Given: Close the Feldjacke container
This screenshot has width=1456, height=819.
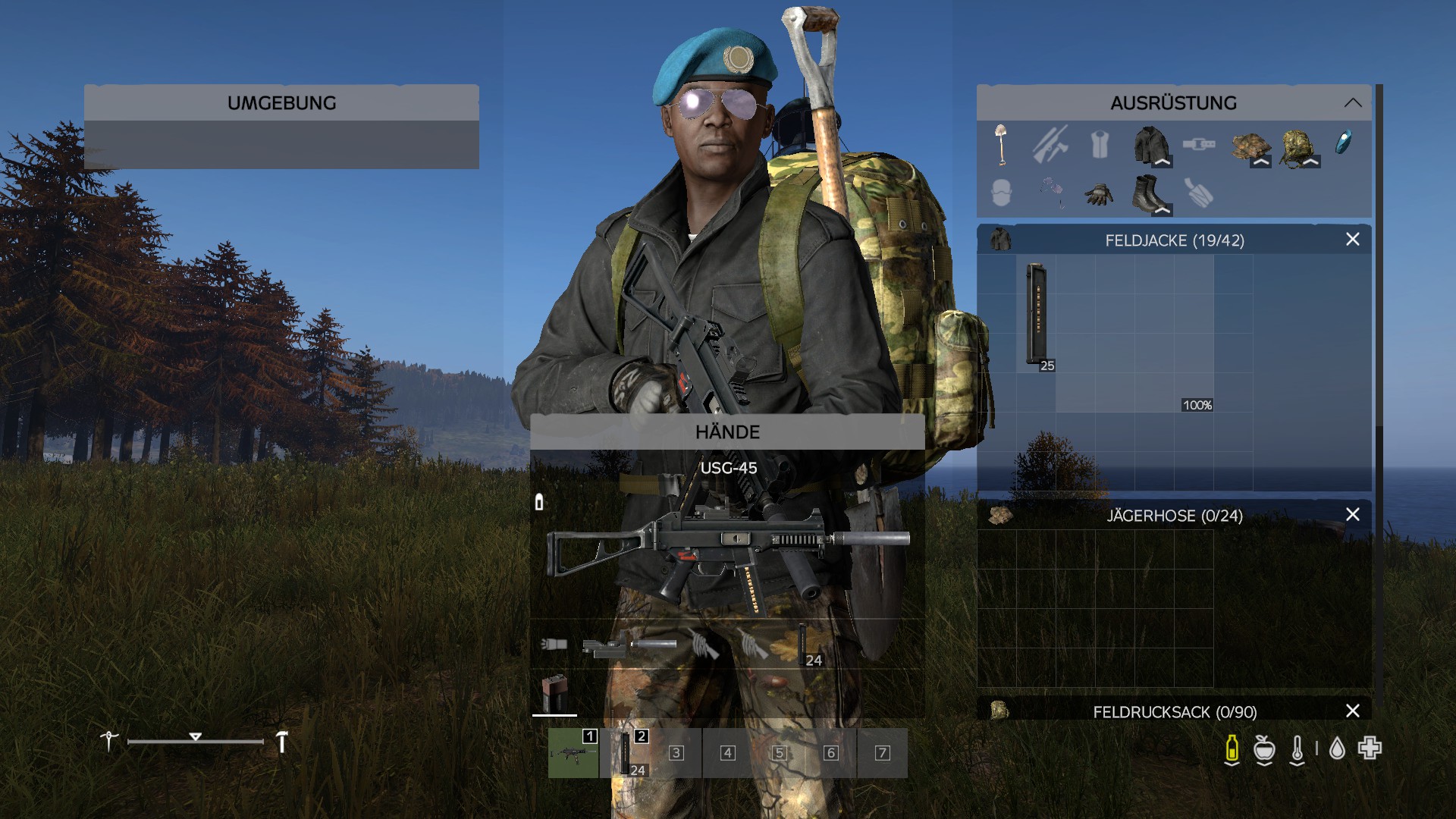Looking at the screenshot, I should point(1352,240).
